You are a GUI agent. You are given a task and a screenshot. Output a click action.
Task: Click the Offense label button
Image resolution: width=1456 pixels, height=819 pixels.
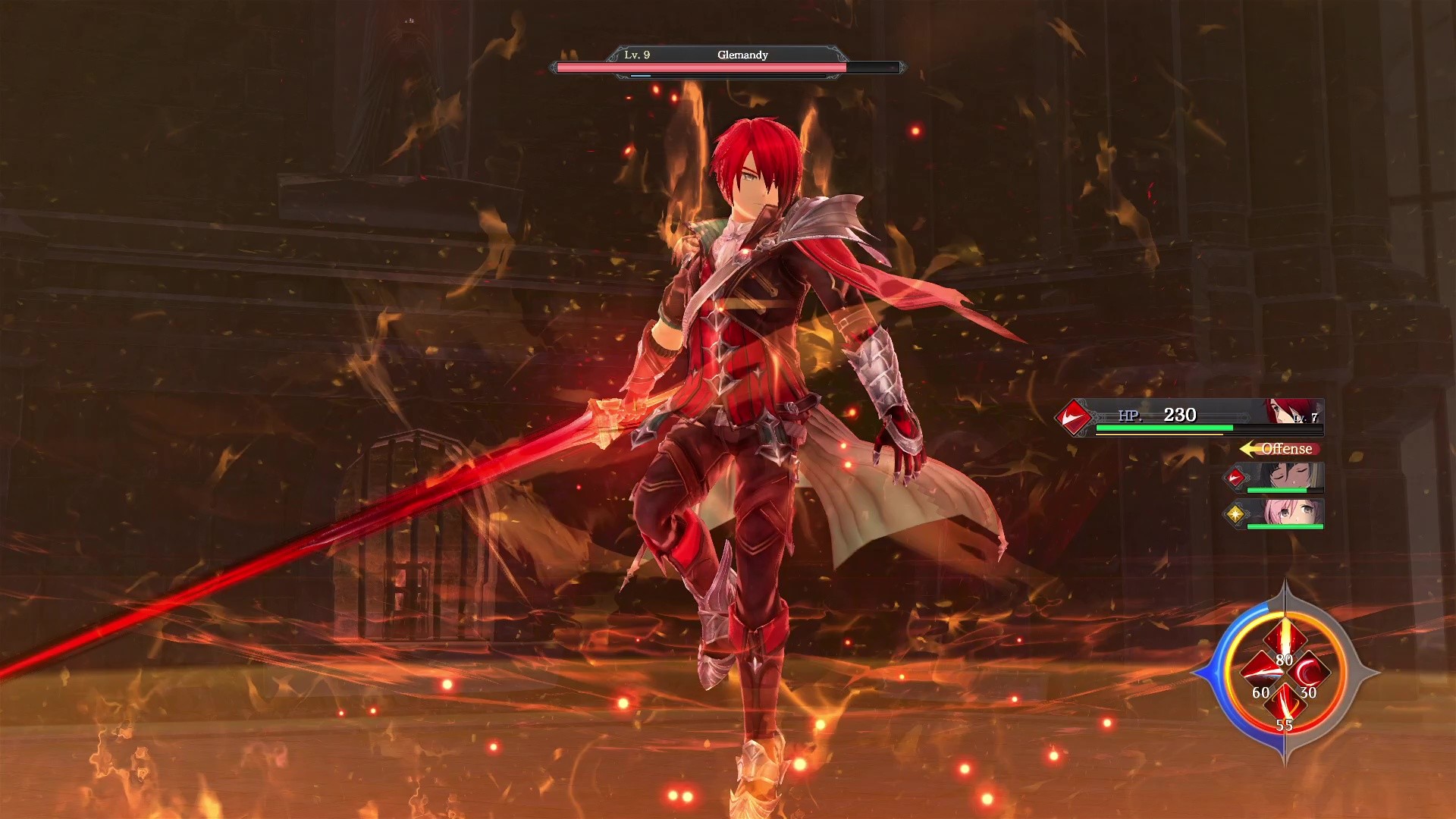point(1286,449)
